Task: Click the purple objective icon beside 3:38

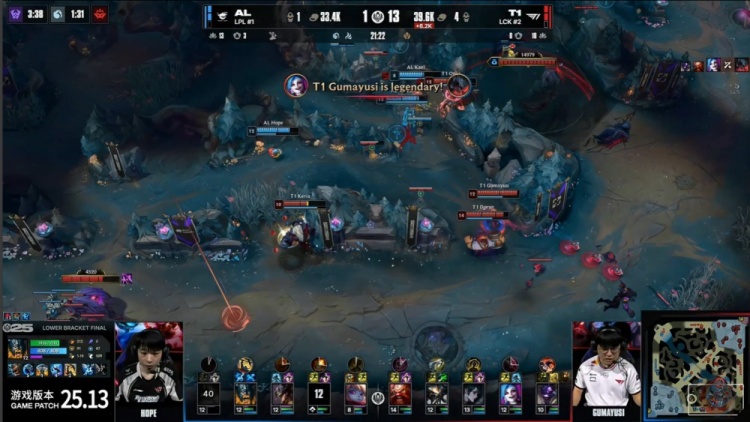Action: coord(13,14)
